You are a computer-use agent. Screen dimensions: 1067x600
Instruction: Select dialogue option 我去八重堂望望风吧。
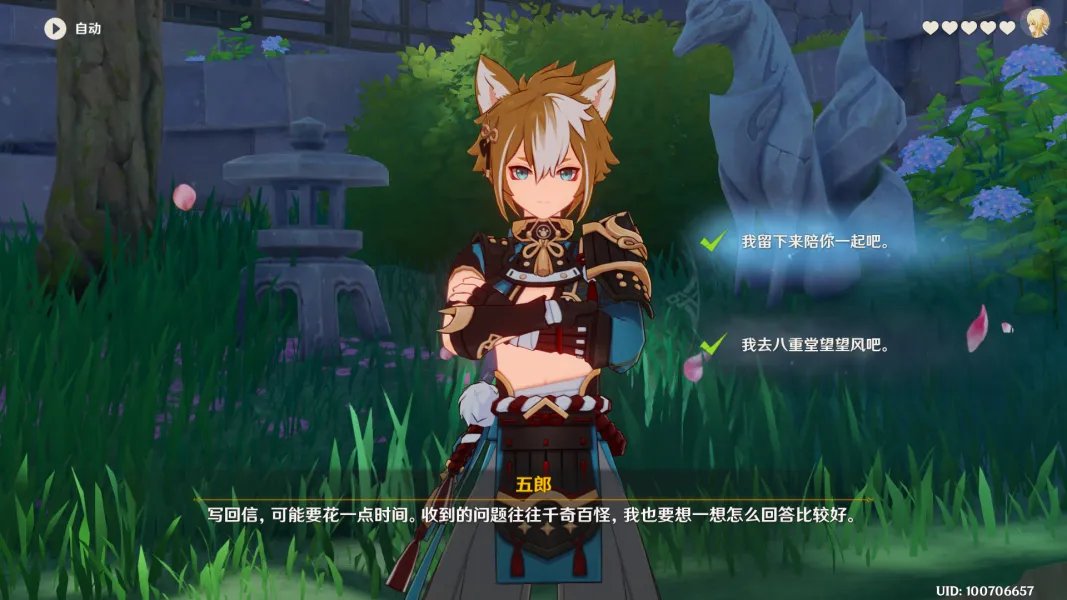[814, 345]
